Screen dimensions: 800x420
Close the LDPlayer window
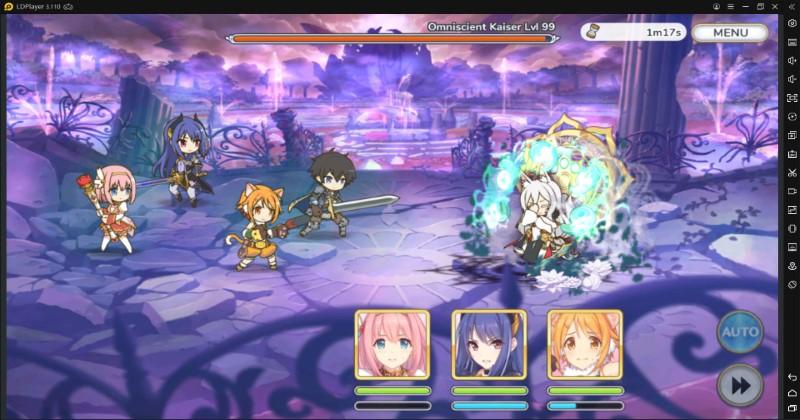[x=774, y=6]
